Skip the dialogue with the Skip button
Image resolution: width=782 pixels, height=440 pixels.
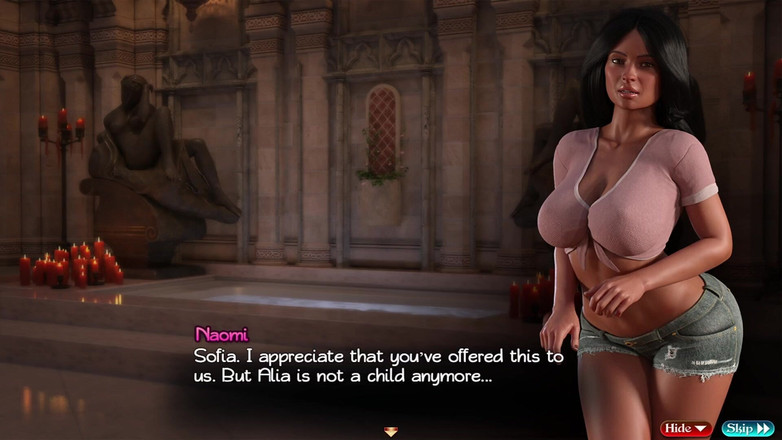pyautogui.click(x=747, y=428)
